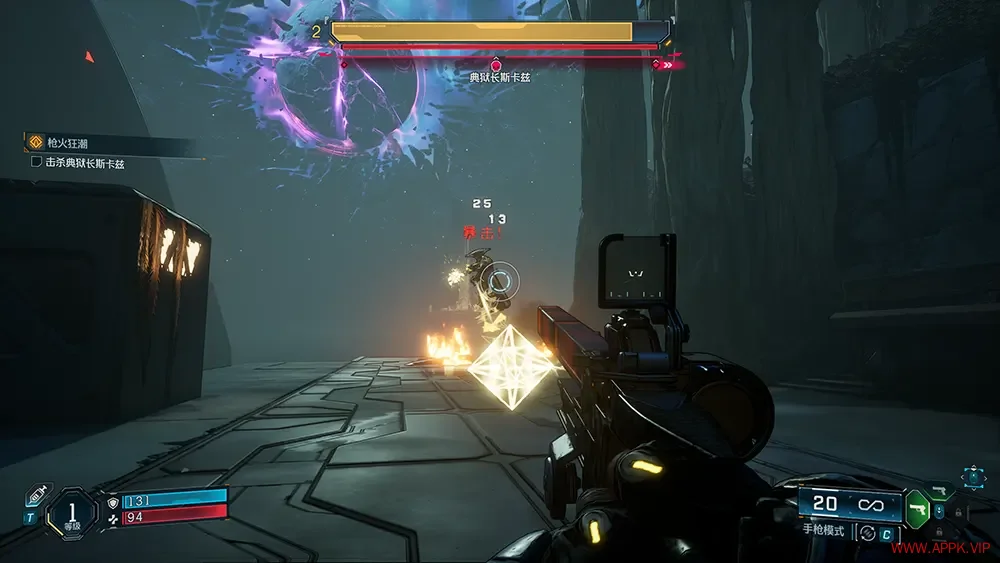
Task: Open the level 1 character badge
Action: click(72, 511)
